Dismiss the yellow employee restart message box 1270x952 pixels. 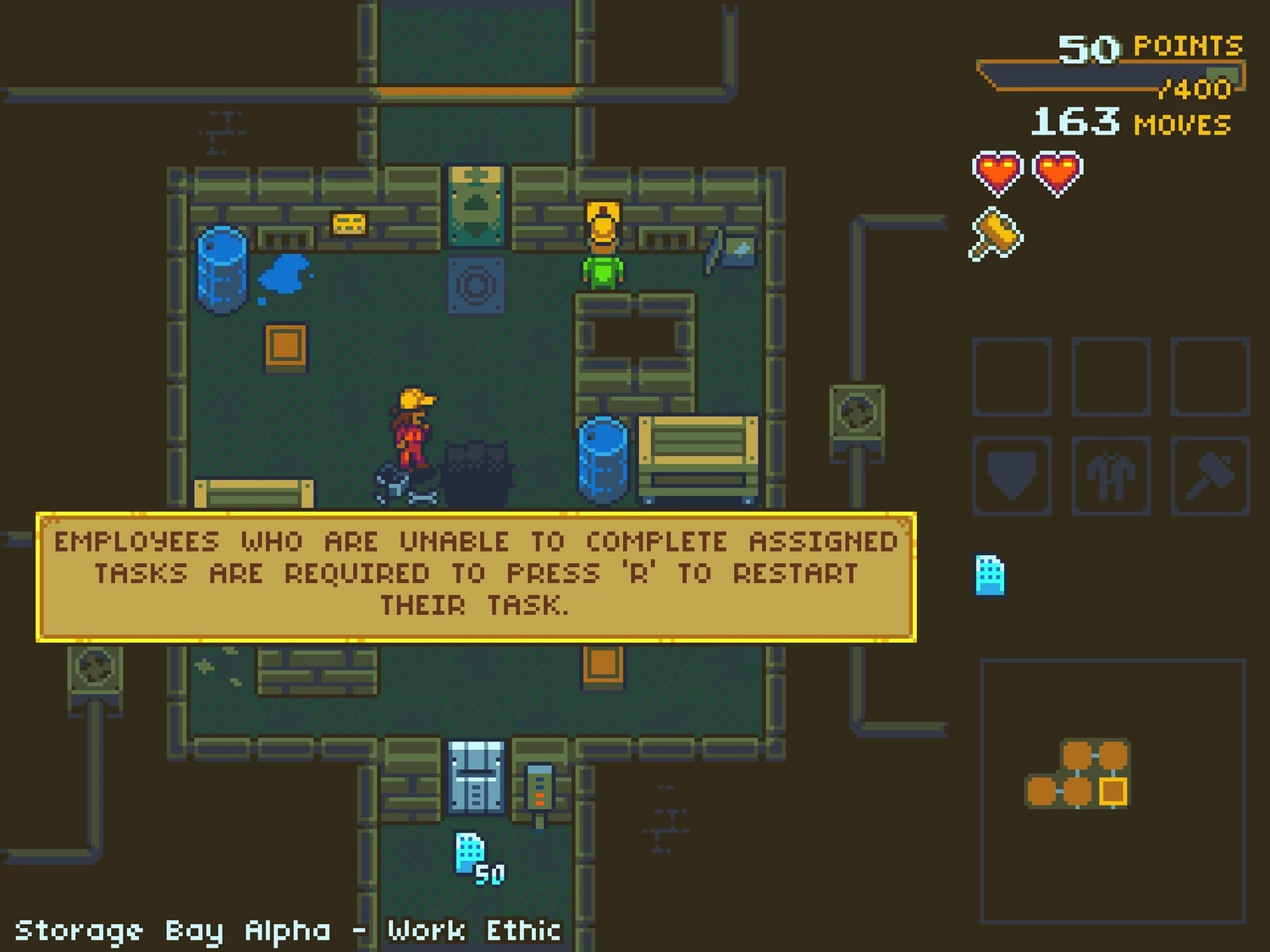point(476,575)
